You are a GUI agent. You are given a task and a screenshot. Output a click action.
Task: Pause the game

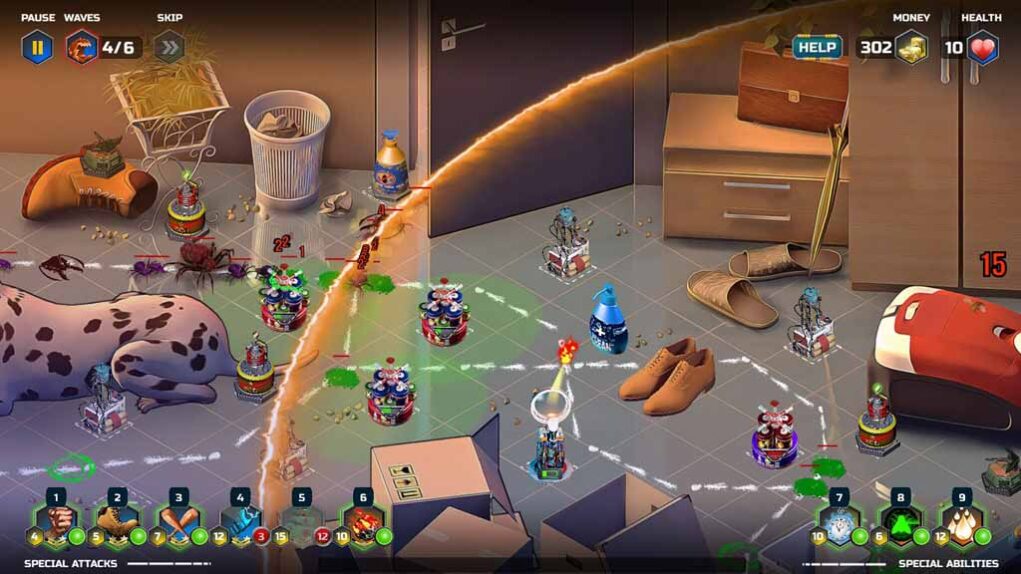pos(38,46)
